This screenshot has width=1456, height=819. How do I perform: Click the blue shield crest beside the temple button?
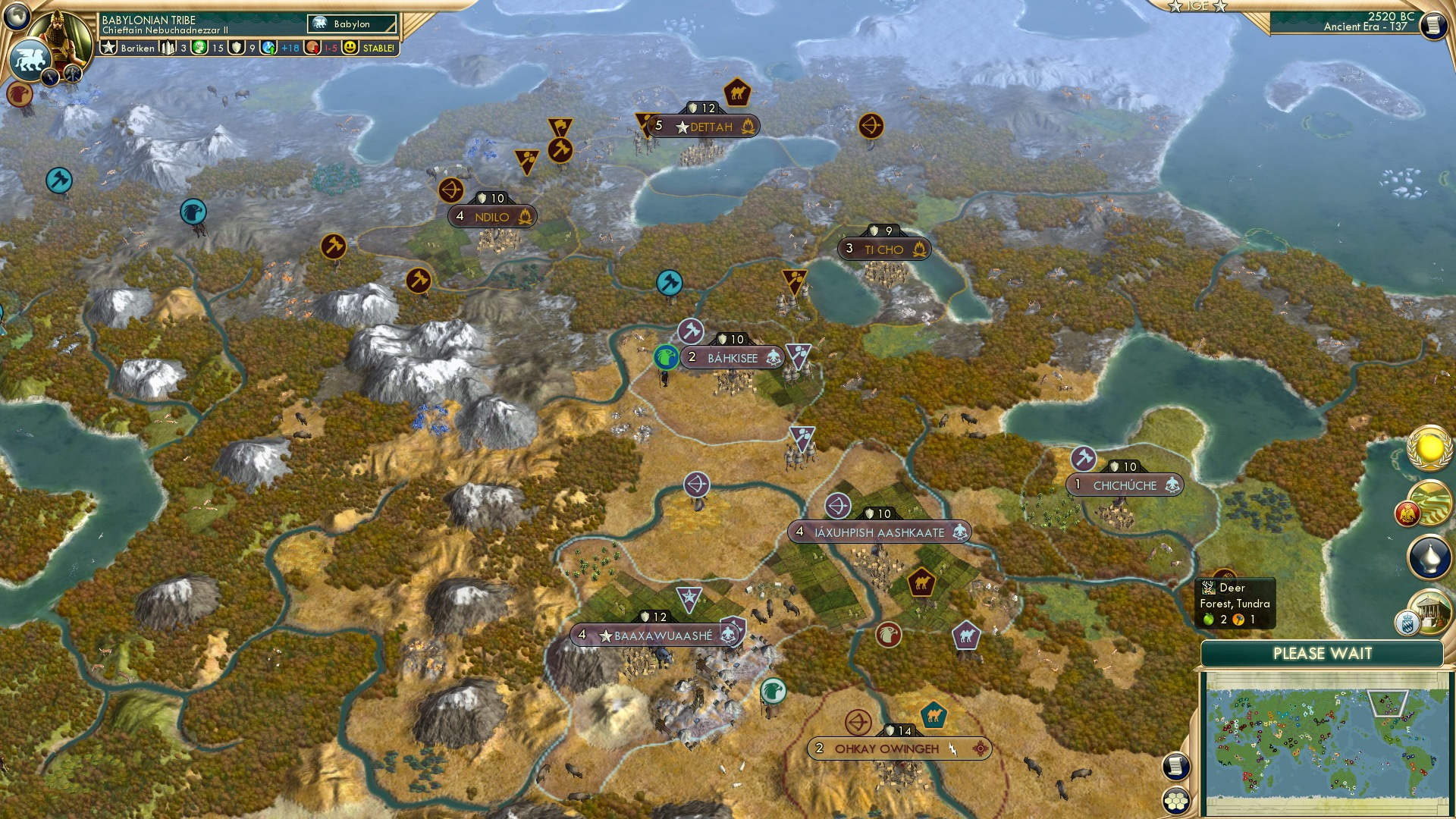[1407, 620]
